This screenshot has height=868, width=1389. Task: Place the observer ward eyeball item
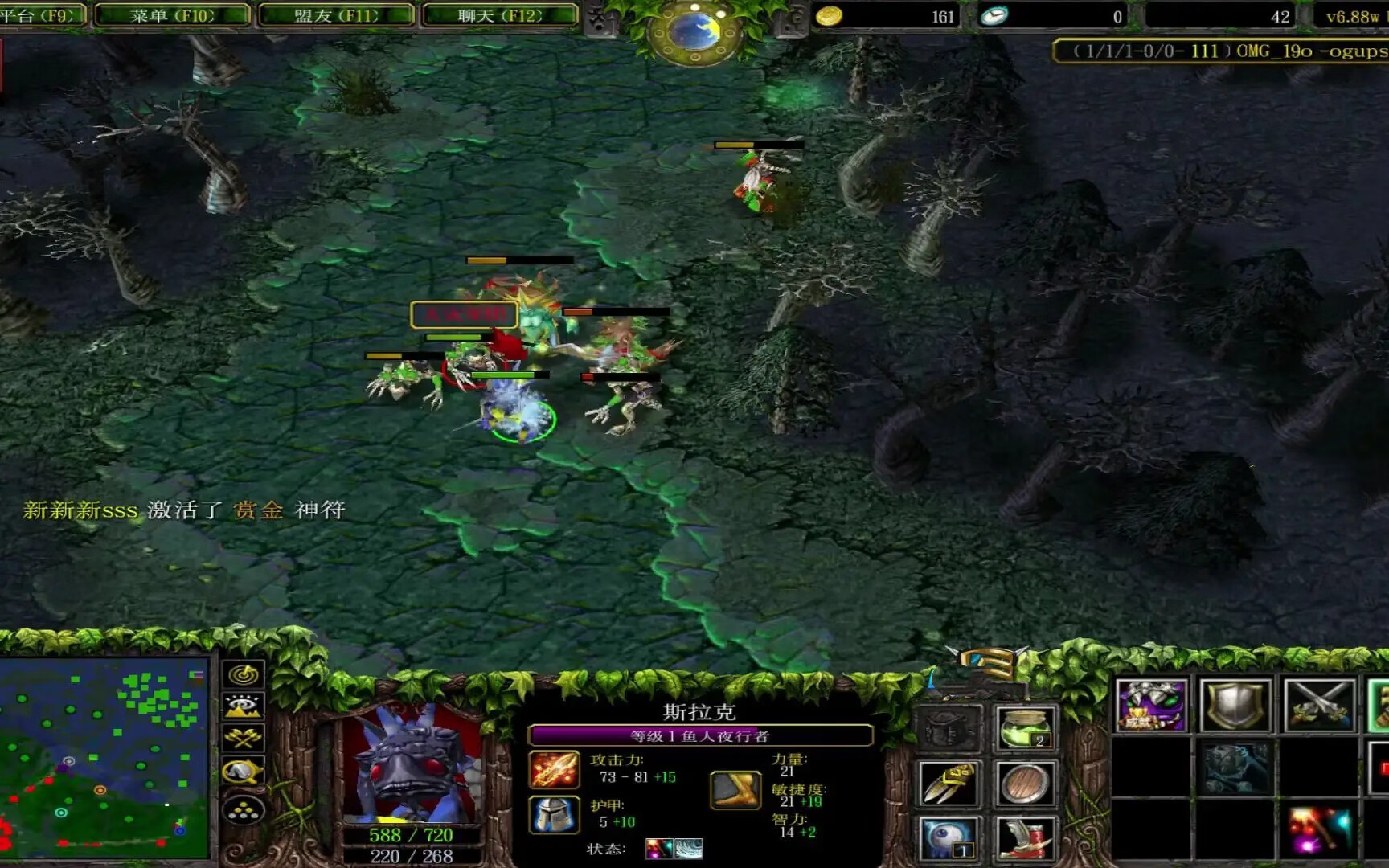[x=949, y=838]
